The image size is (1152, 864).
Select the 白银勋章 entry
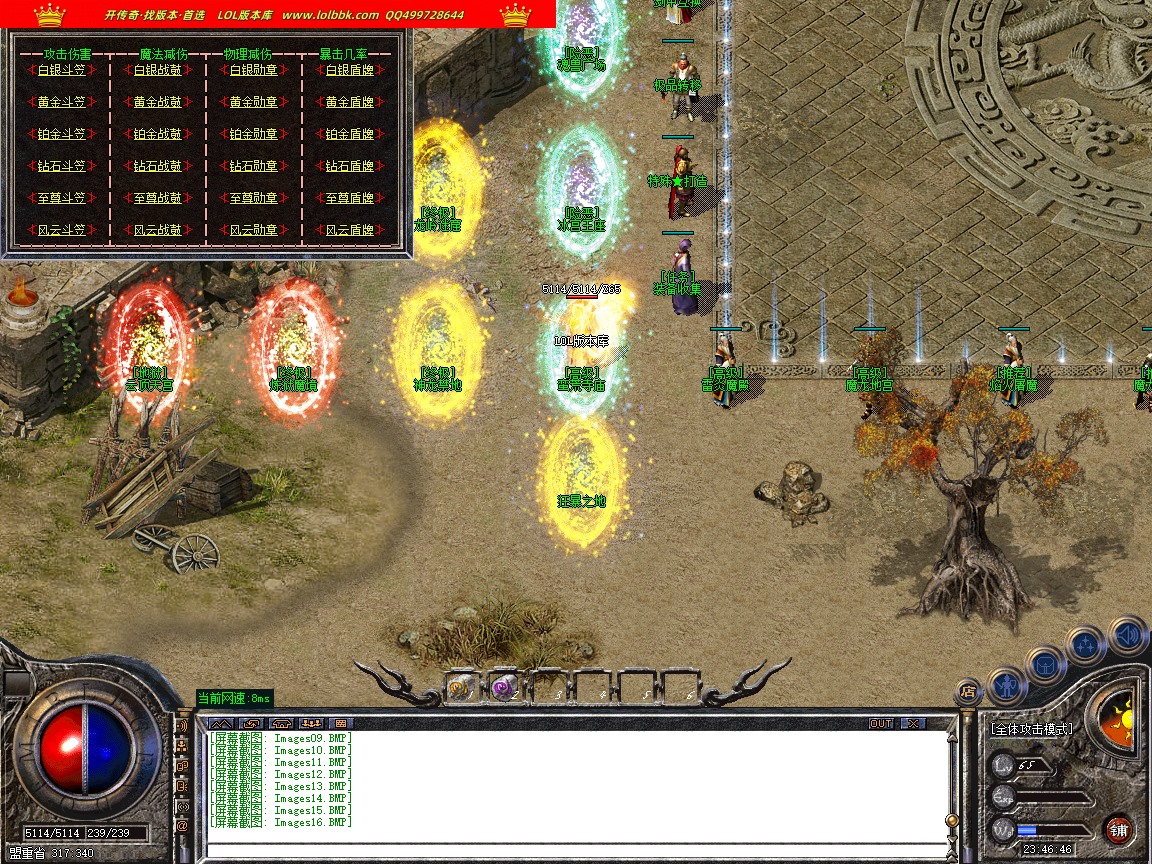(x=253, y=70)
